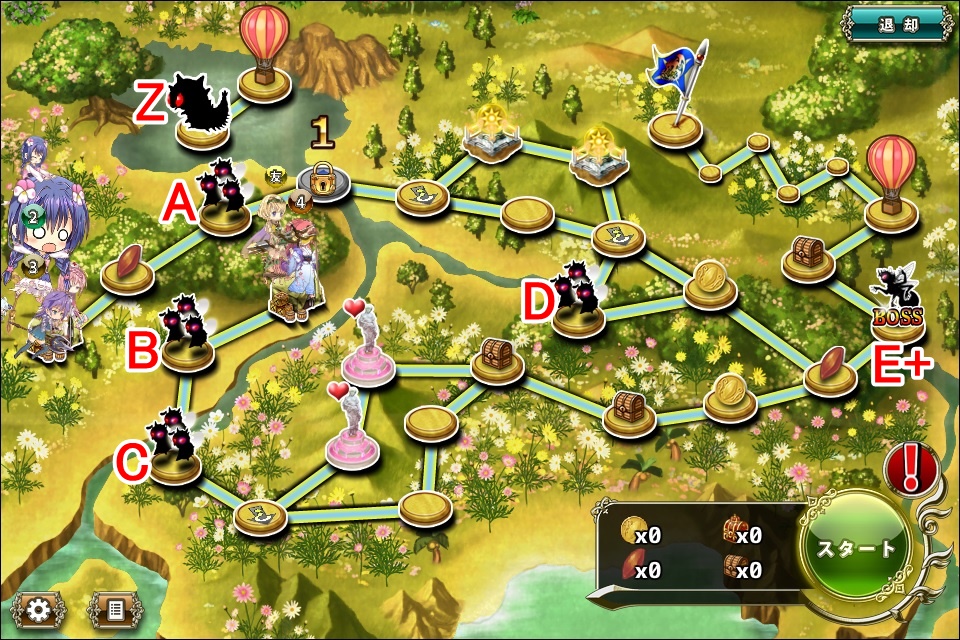Viewport: 960px width, 640px height.
Task: Show the list using the document icon
Action: point(115,609)
